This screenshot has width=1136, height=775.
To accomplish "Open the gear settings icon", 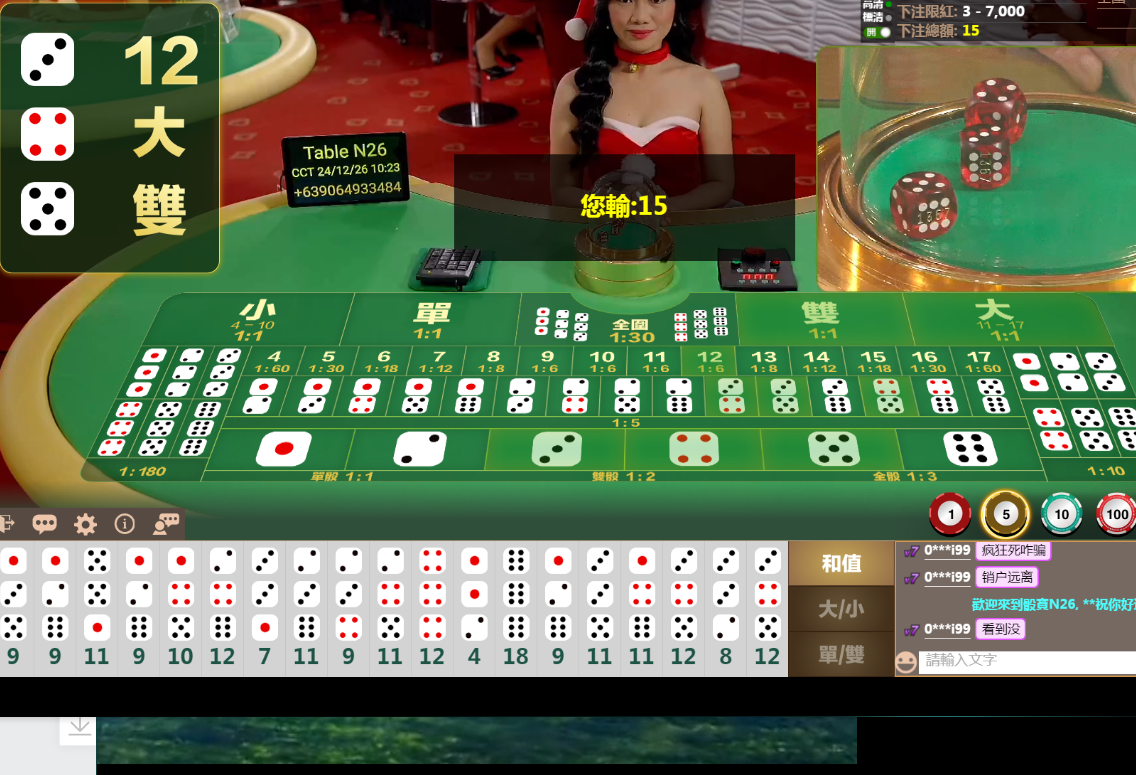I will [85, 524].
